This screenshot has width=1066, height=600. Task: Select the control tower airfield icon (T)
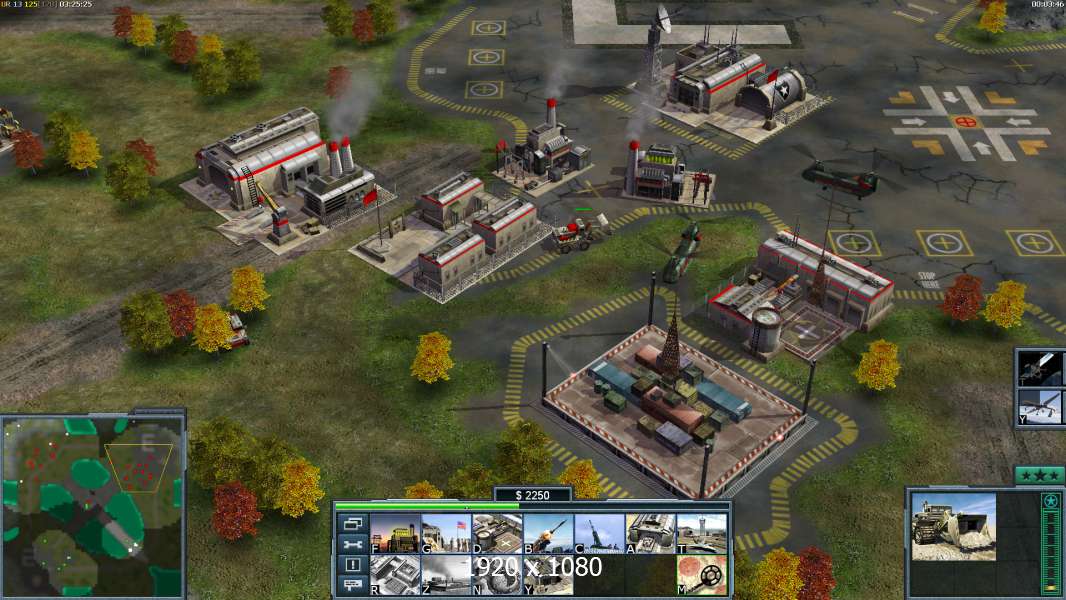pos(701,533)
